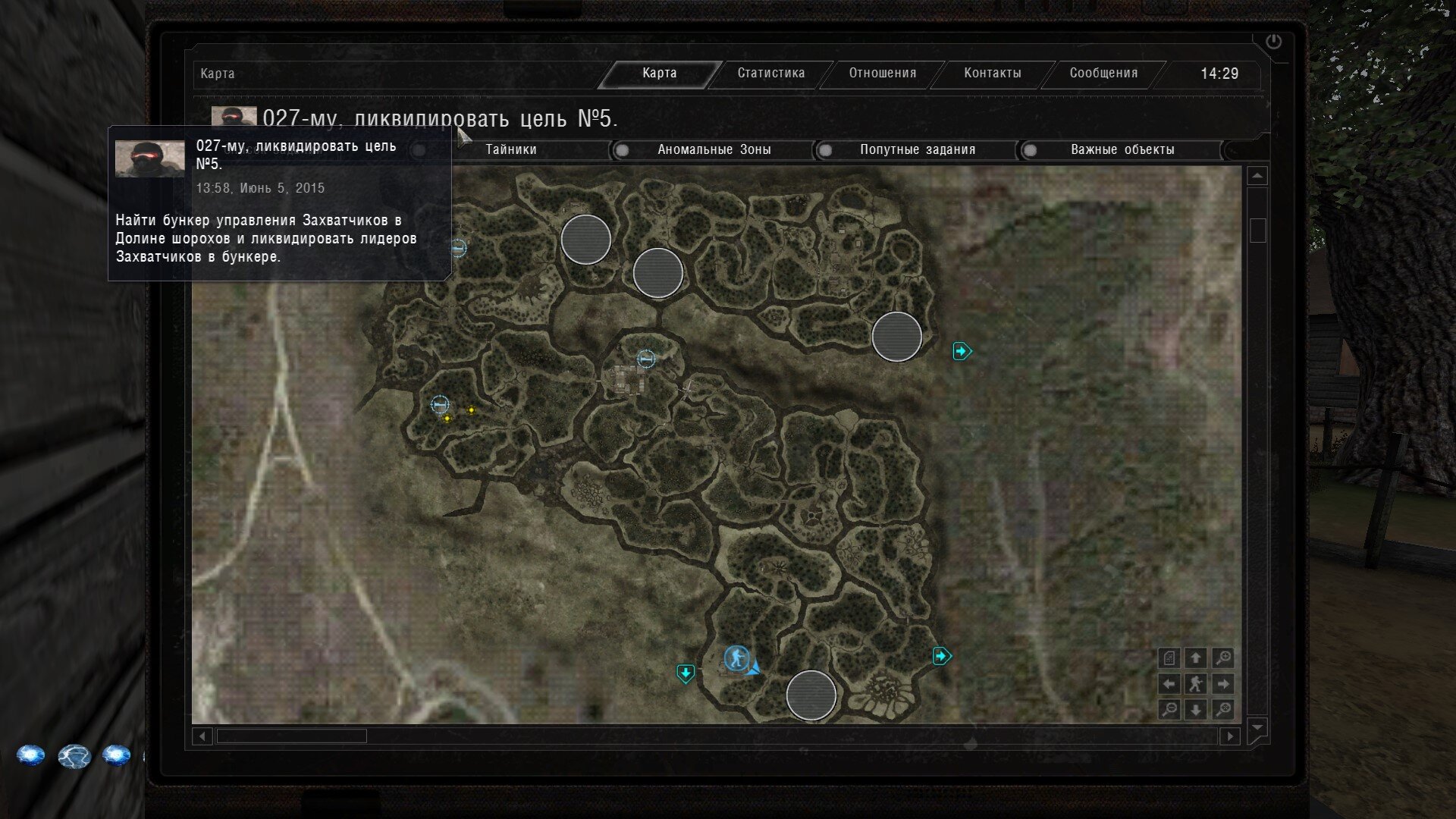
Task: Show the Сообщения tab
Action: tap(1103, 74)
